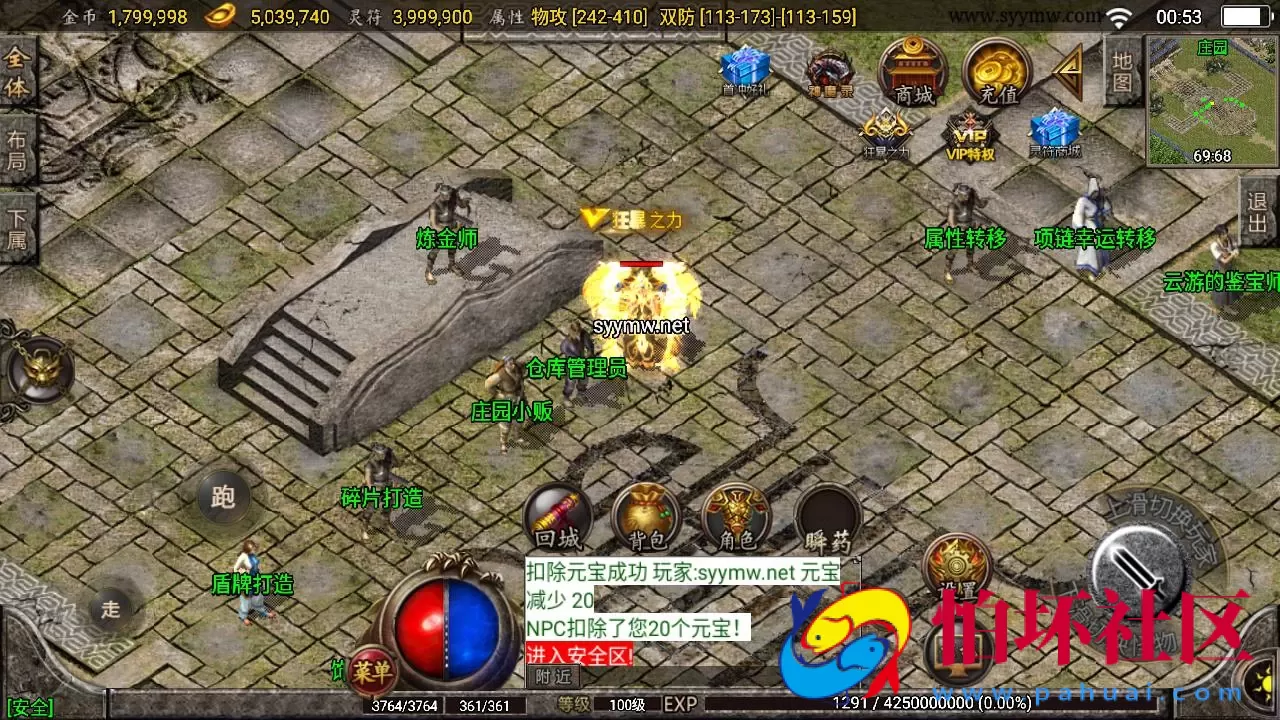This screenshot has height=720, width=1280.
Task: Use the 回城 return-to-town icon
Action: (x=557, y=515)
